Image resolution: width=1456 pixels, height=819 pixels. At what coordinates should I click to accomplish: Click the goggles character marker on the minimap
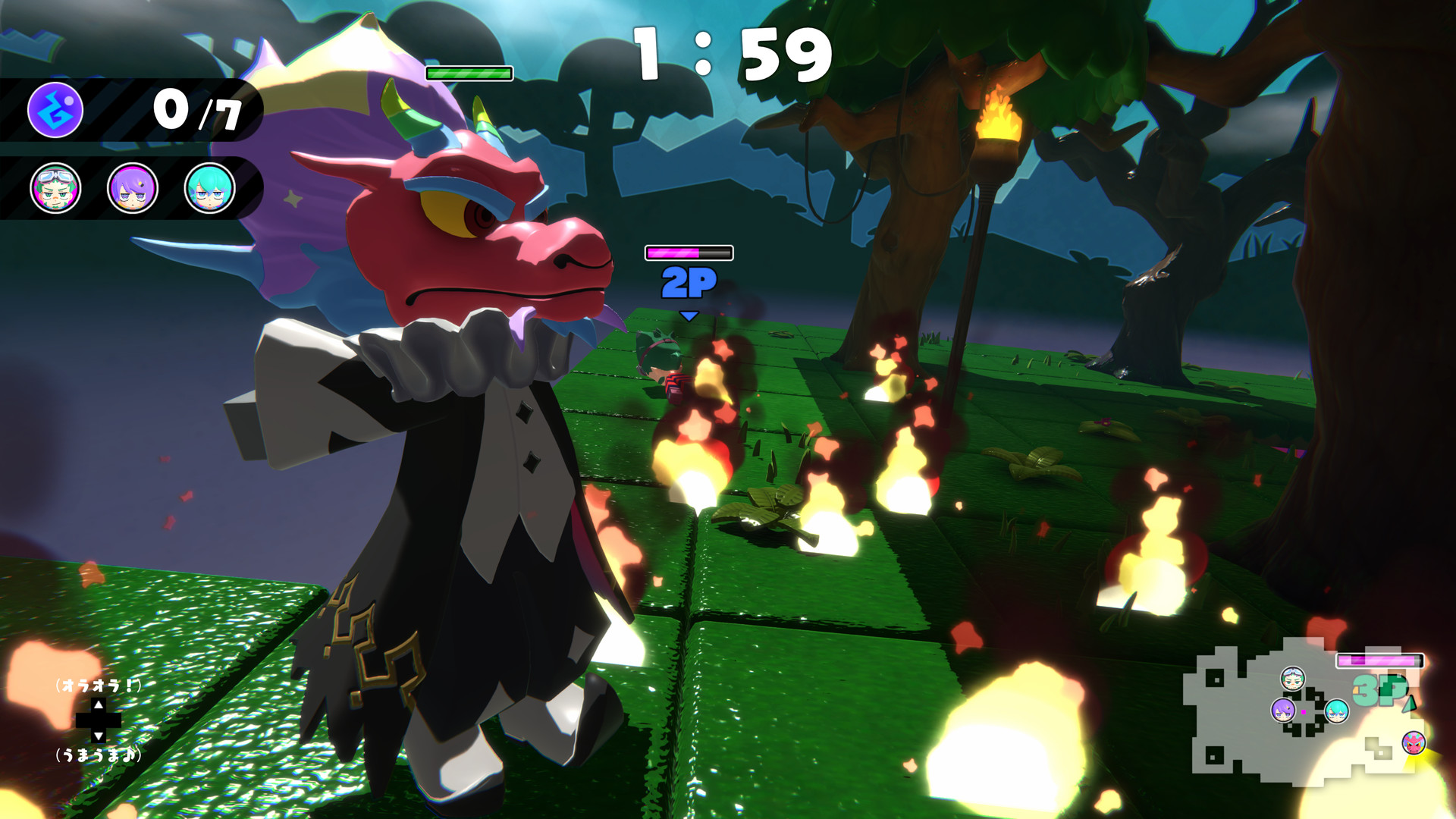[x=1292, y=679]
